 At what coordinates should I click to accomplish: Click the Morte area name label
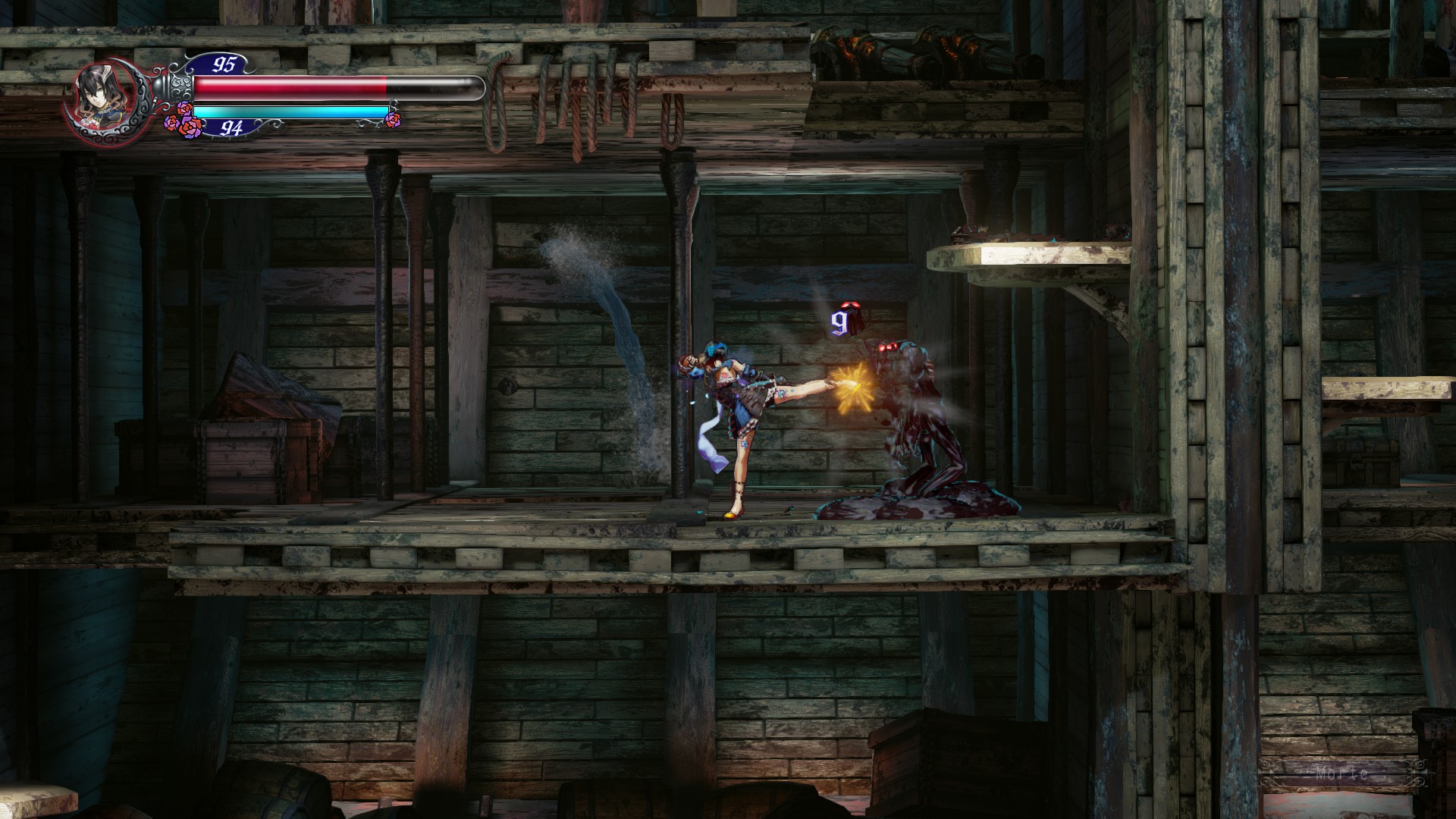coord(1343,774)
